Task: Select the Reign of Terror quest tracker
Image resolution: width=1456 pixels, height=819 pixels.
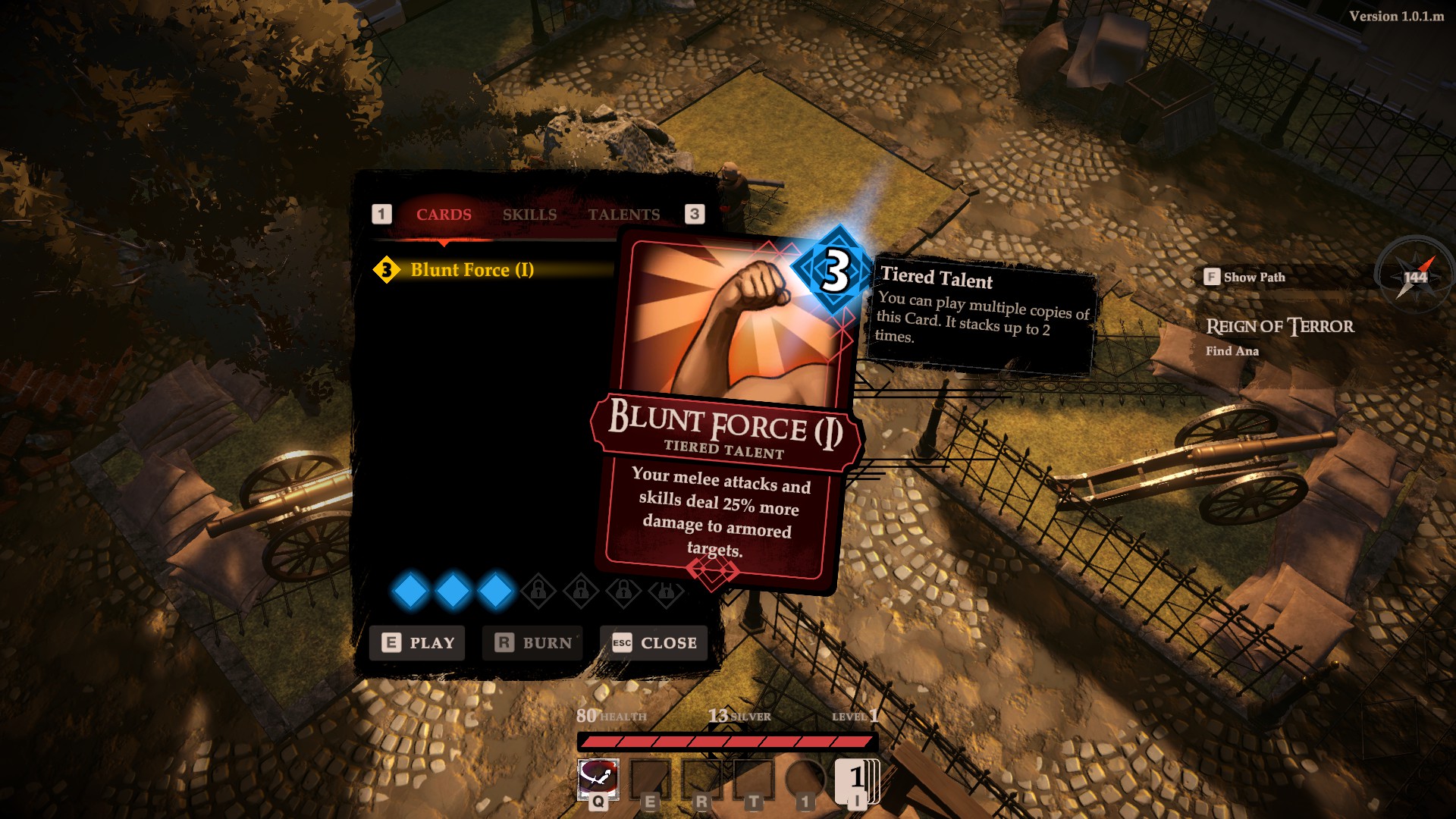Action: point(1279,327)
